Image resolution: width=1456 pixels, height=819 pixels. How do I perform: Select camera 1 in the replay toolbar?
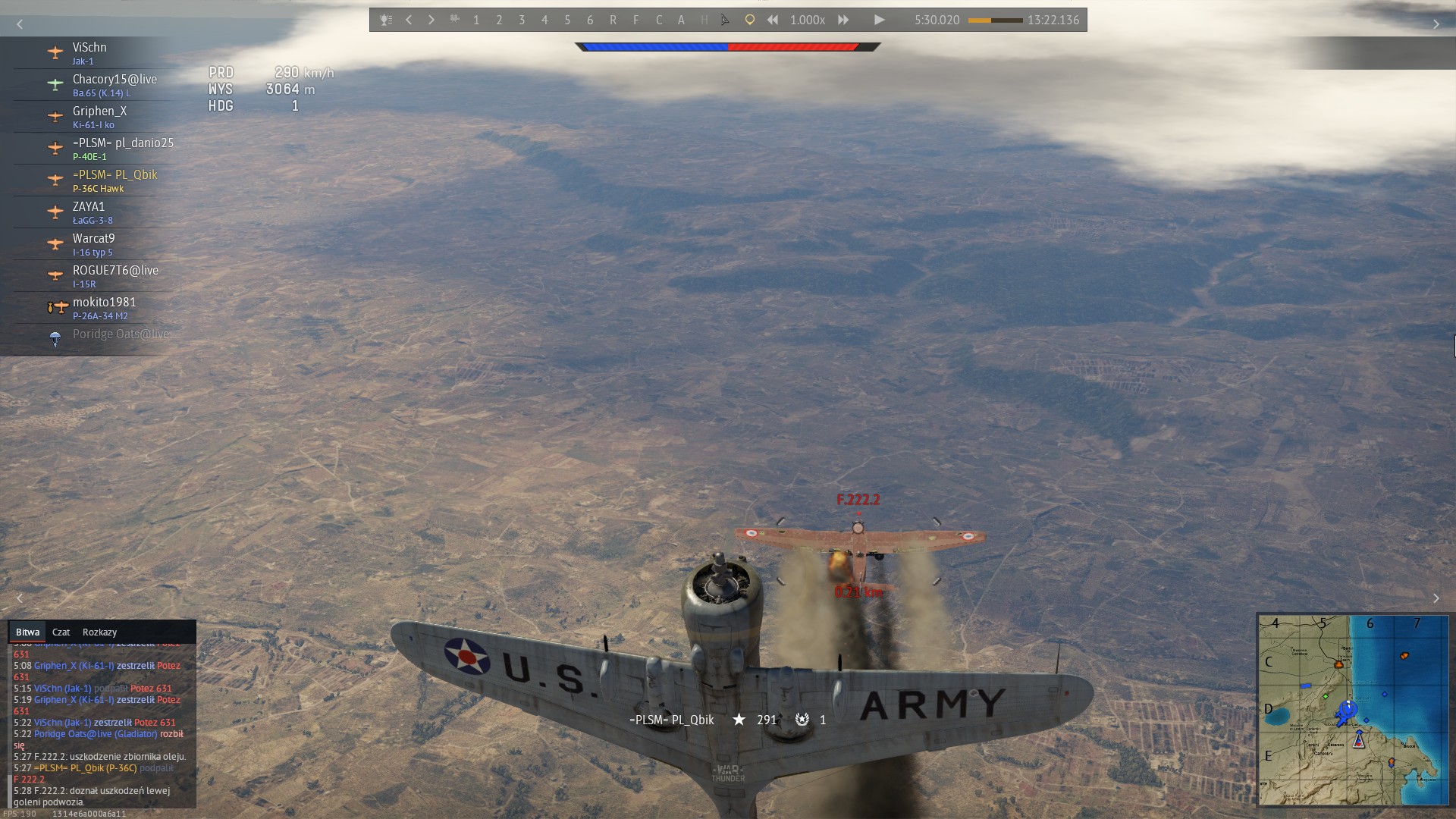476,20
